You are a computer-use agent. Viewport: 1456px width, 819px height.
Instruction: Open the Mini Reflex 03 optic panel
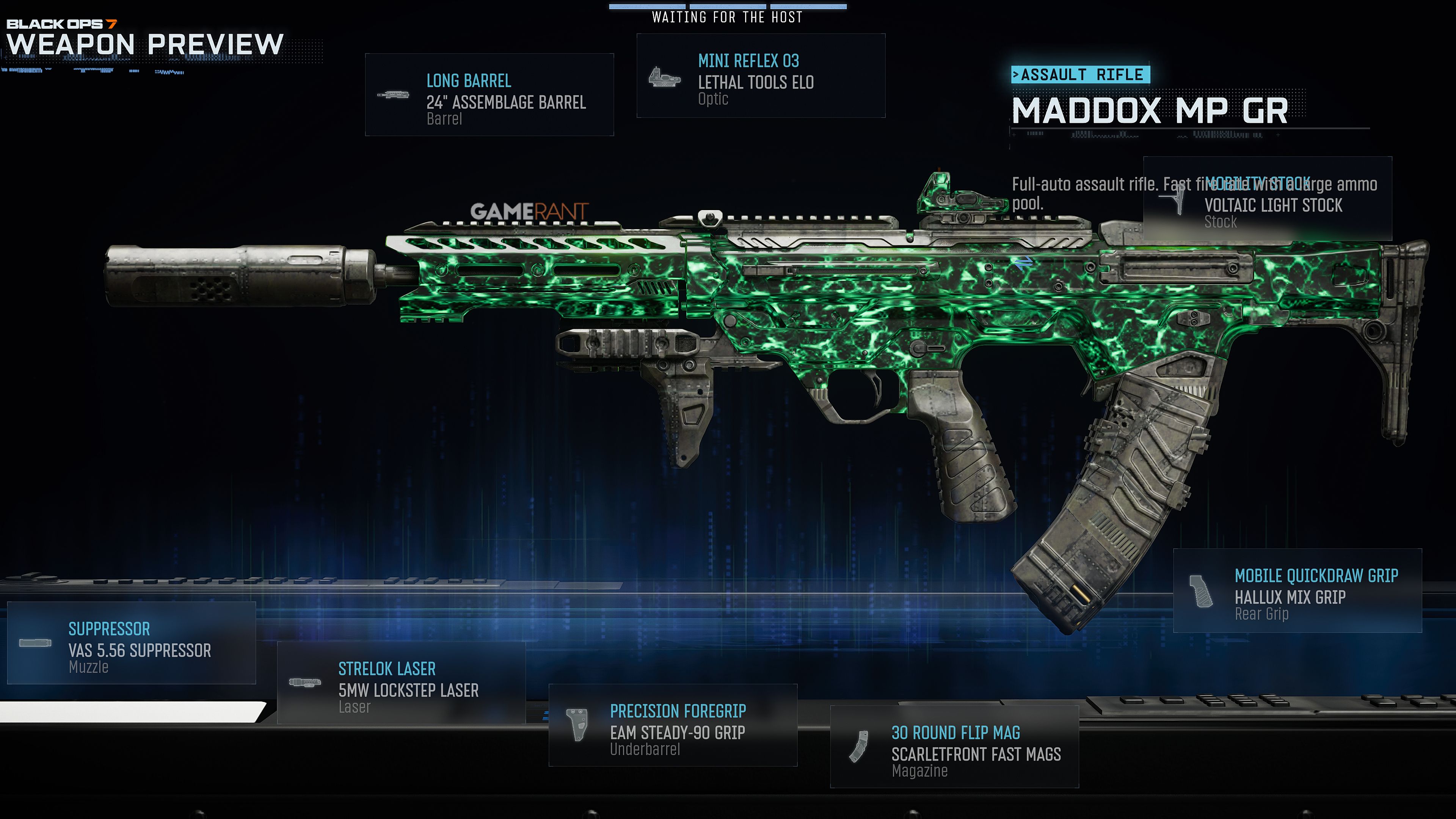760,76
